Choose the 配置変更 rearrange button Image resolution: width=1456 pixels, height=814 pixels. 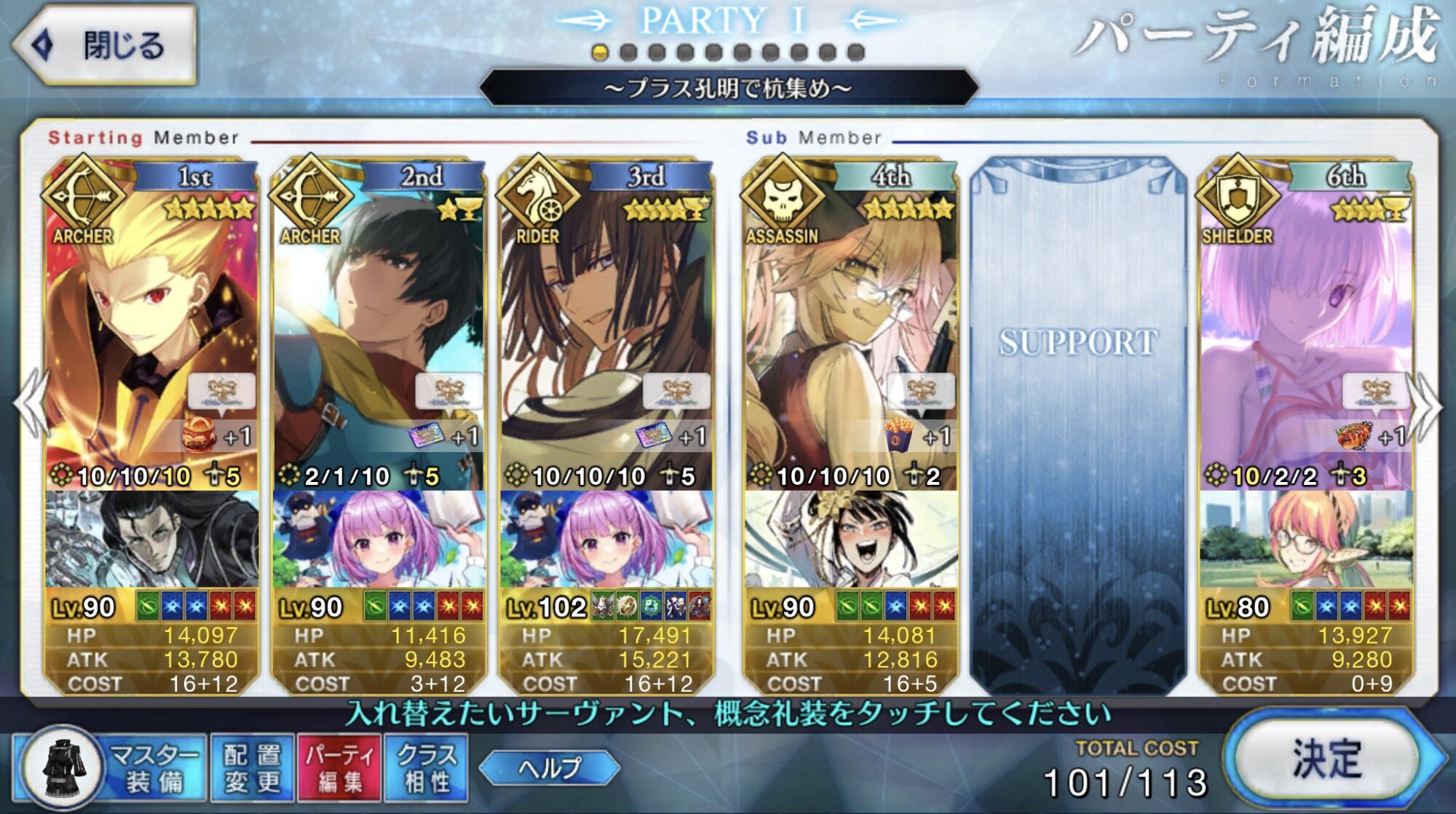[x=252, y=768]
